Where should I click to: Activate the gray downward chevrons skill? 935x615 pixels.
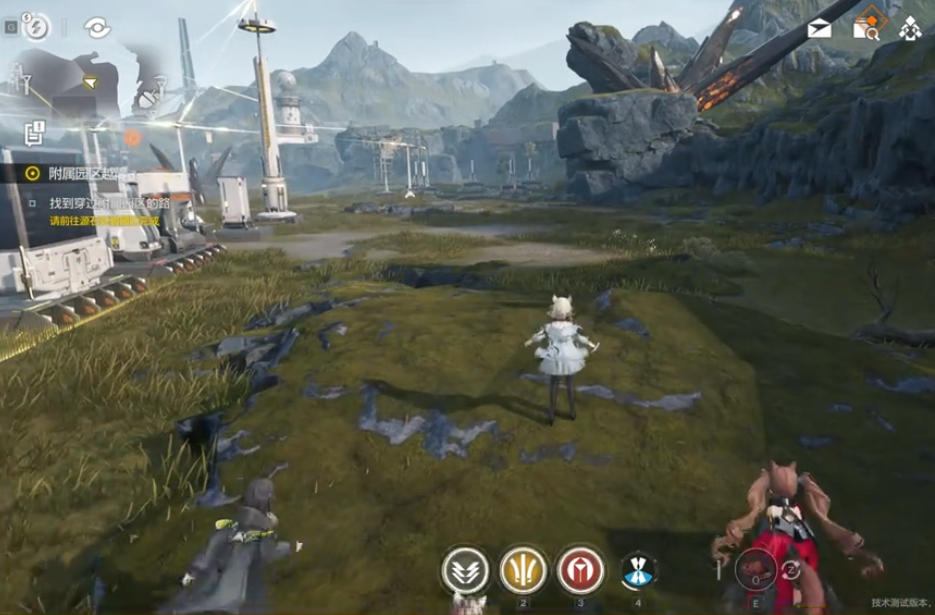pyautogui.click(x=465, y=570)
